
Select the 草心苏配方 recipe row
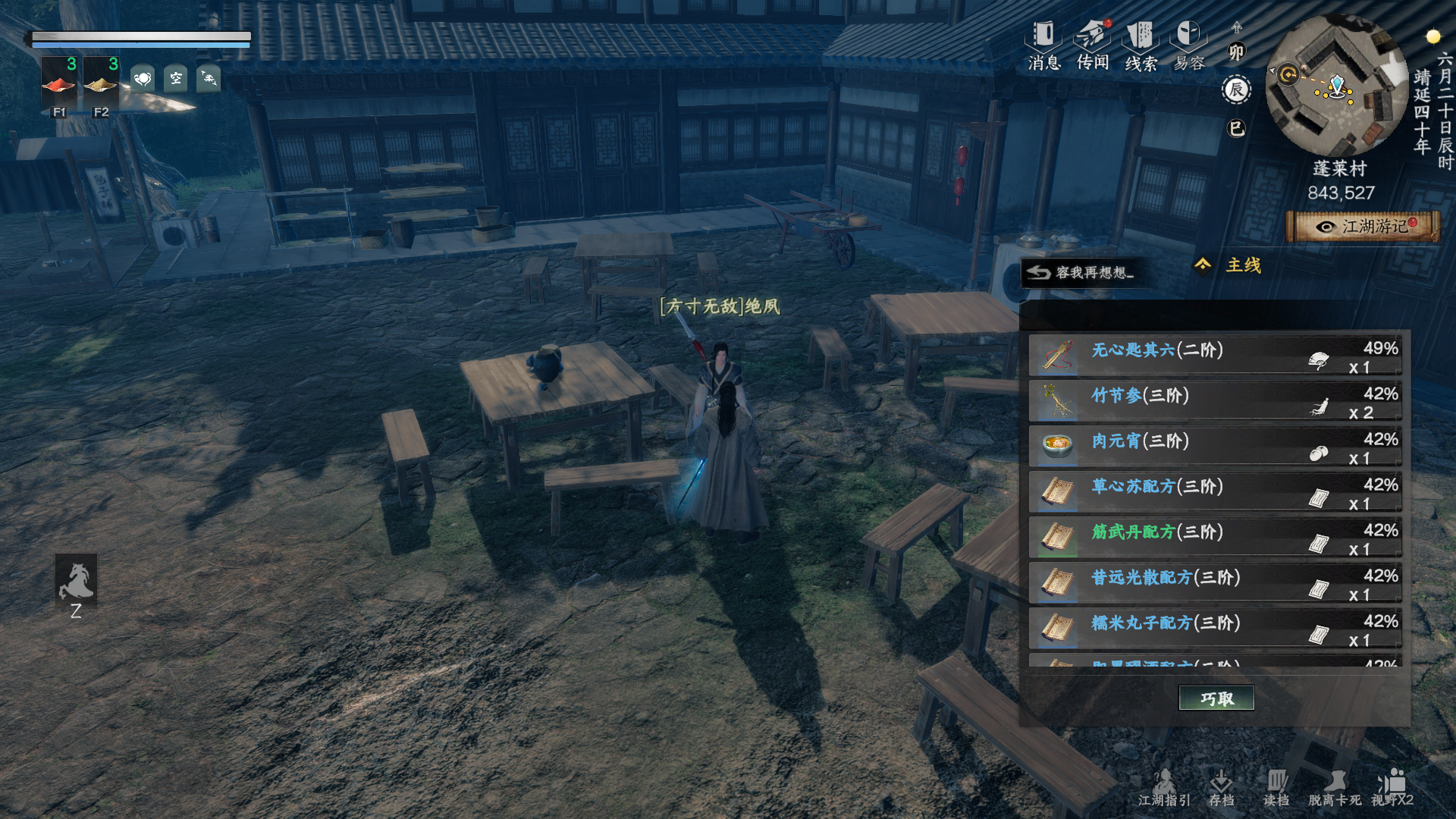[x=1214, y=494]
